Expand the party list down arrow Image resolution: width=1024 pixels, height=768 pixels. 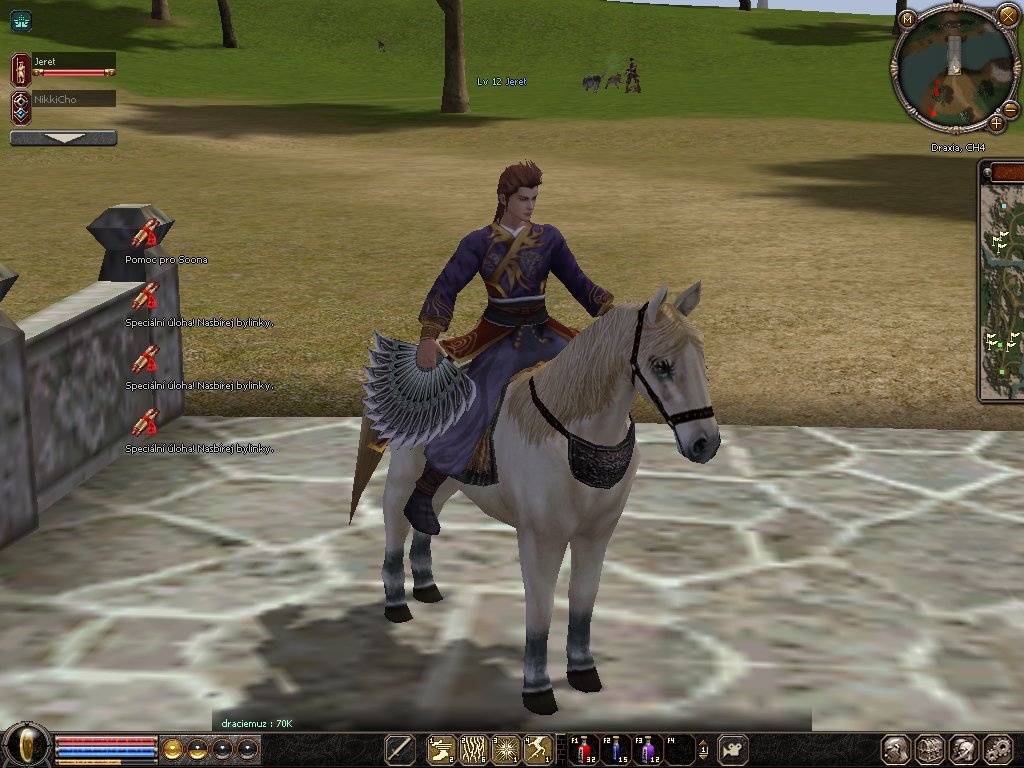pos(63,138)
